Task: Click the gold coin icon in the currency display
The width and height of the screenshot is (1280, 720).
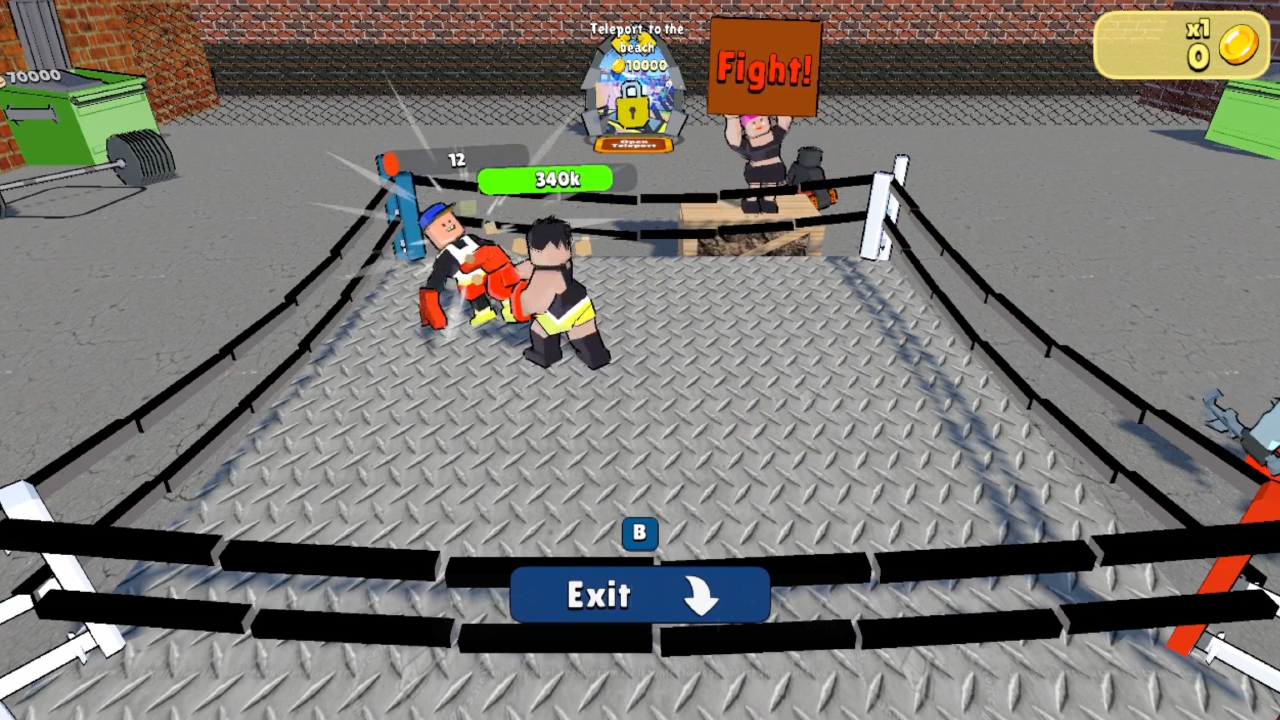Action: (1238, 46)
